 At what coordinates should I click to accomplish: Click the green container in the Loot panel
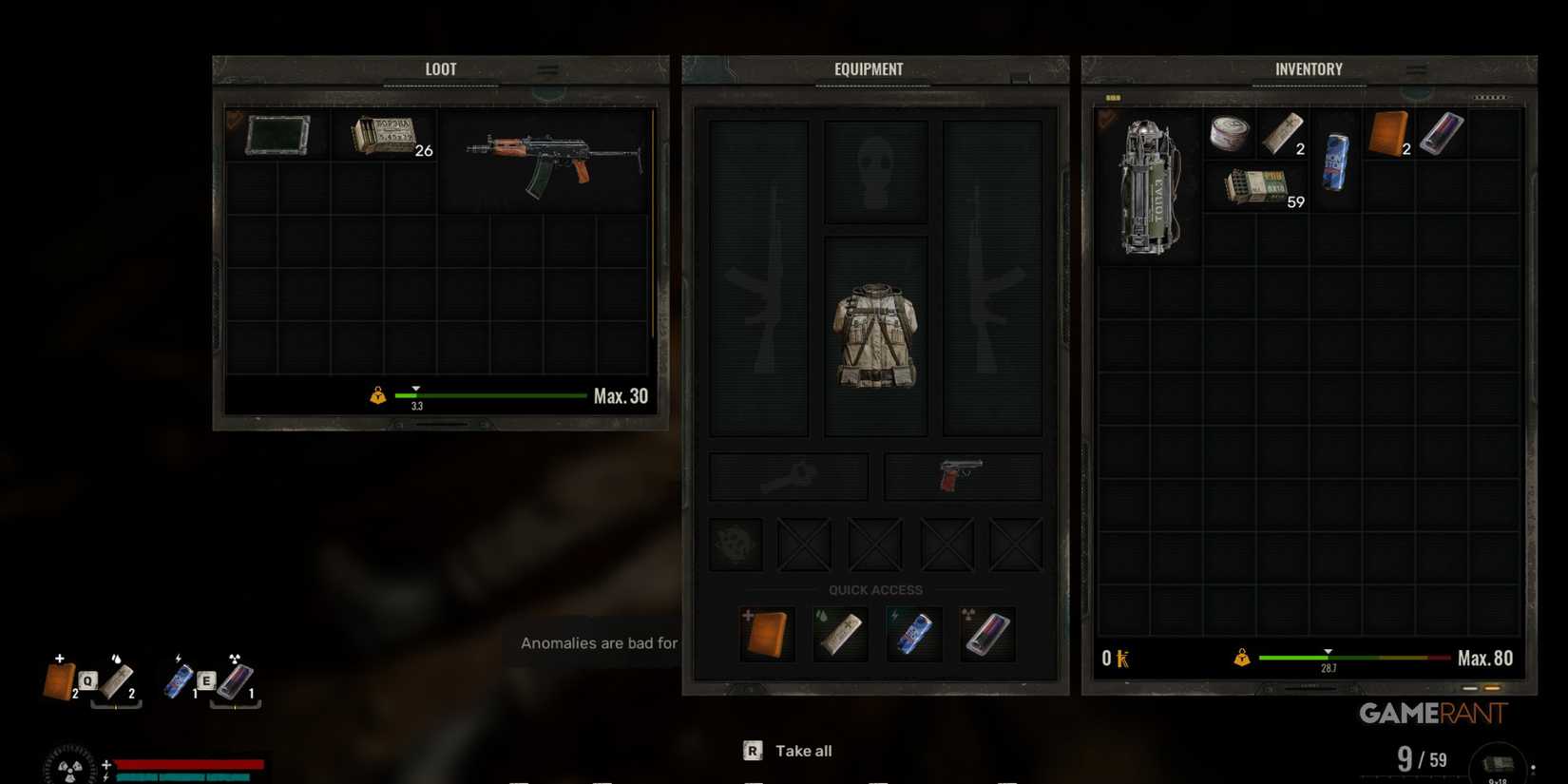(277, 133)
